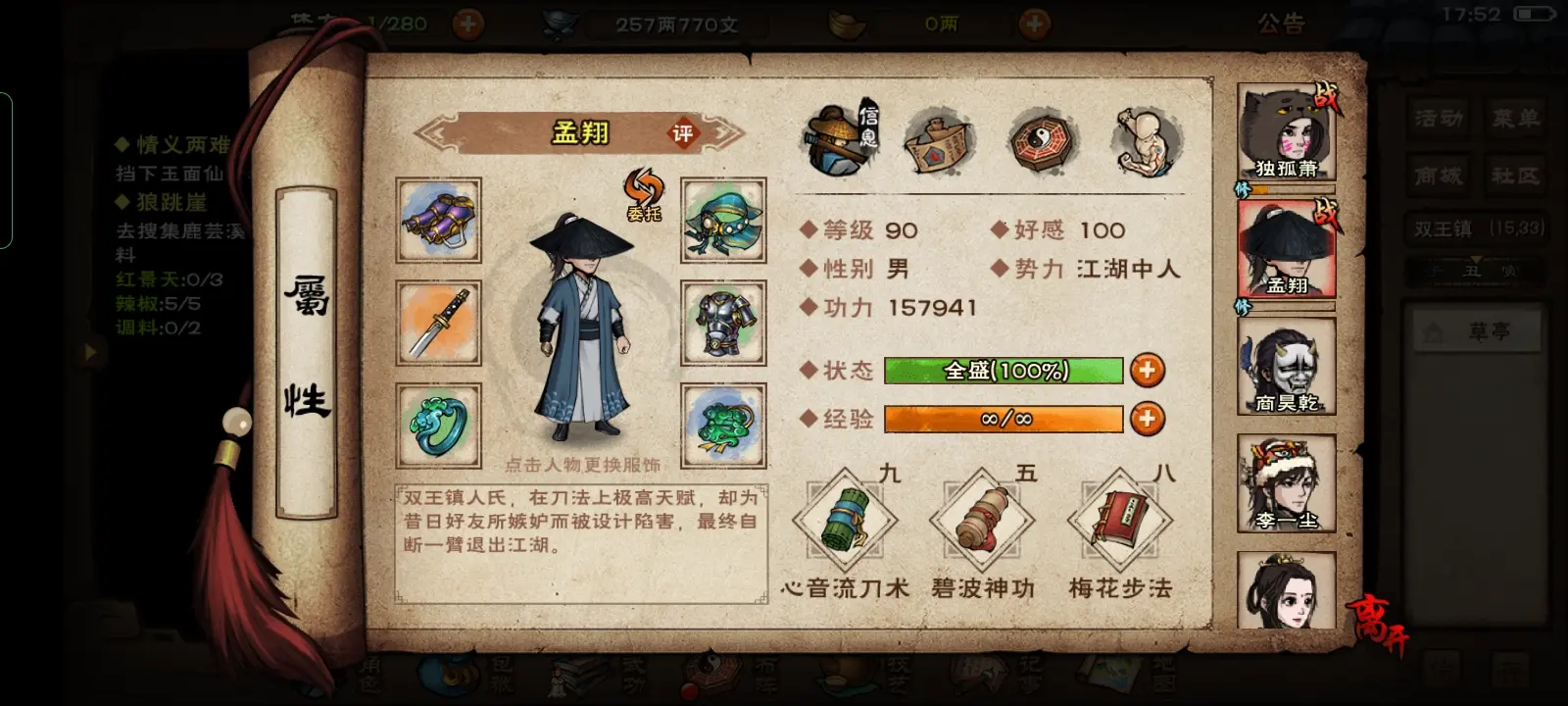
Task: Restore 状态 with its plus button
Action: [x=1147, y=370]
